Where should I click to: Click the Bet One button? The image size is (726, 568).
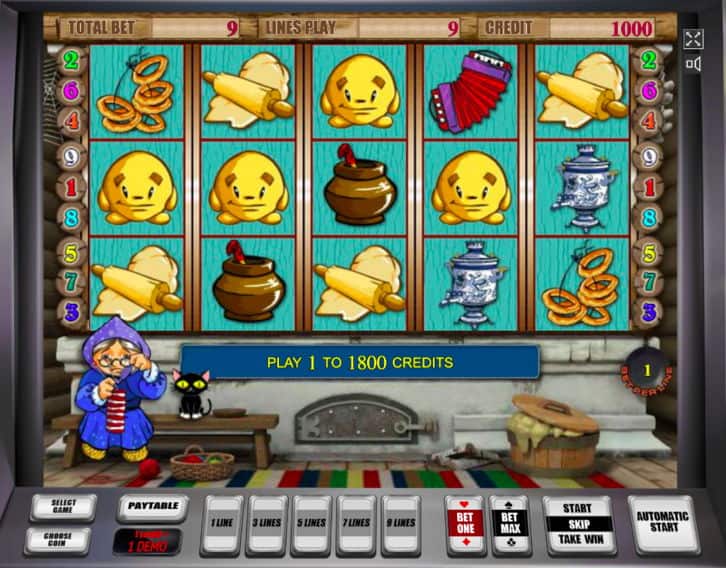coord(463,523)
